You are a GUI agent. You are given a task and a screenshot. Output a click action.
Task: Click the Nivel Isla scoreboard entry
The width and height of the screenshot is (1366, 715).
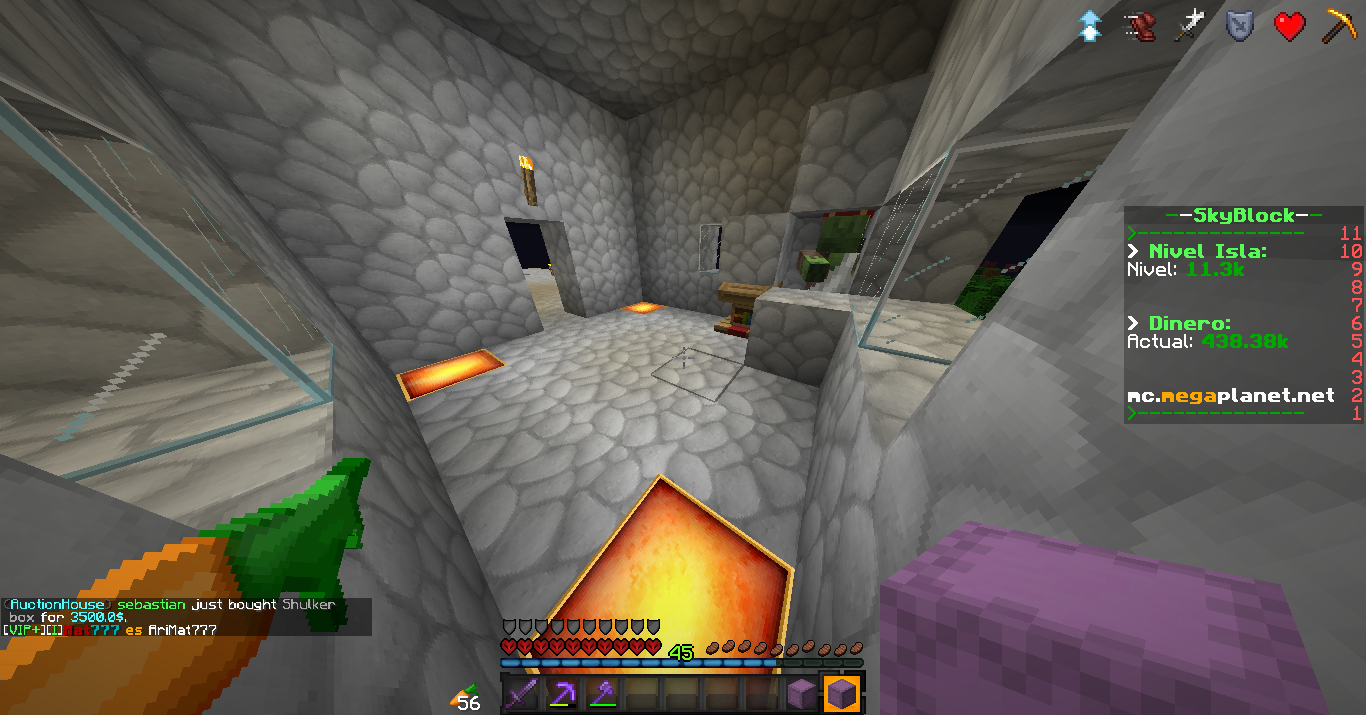point(1207,251)
